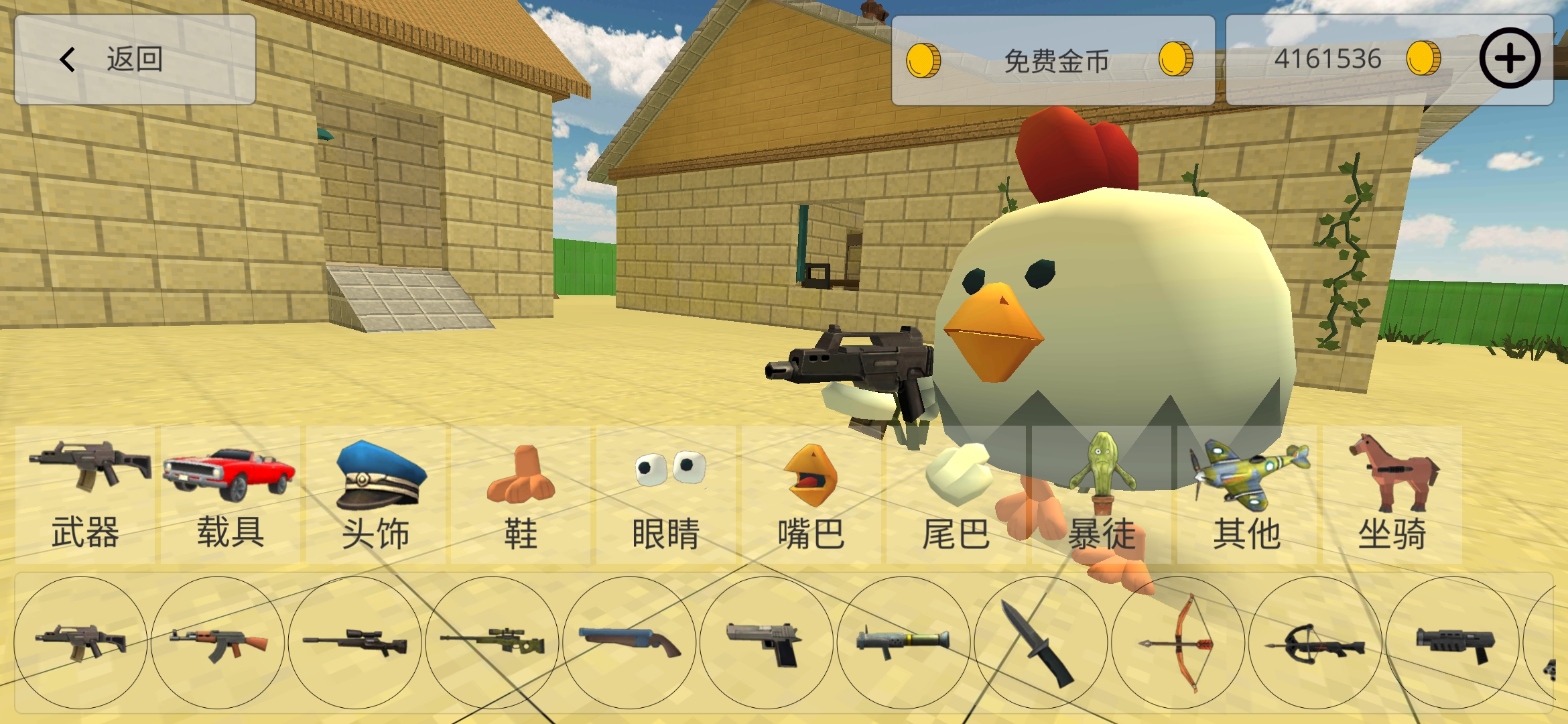Open the 坐骑 mounts category
This screenshot has width=1568, height=724.
point(1392,495)
